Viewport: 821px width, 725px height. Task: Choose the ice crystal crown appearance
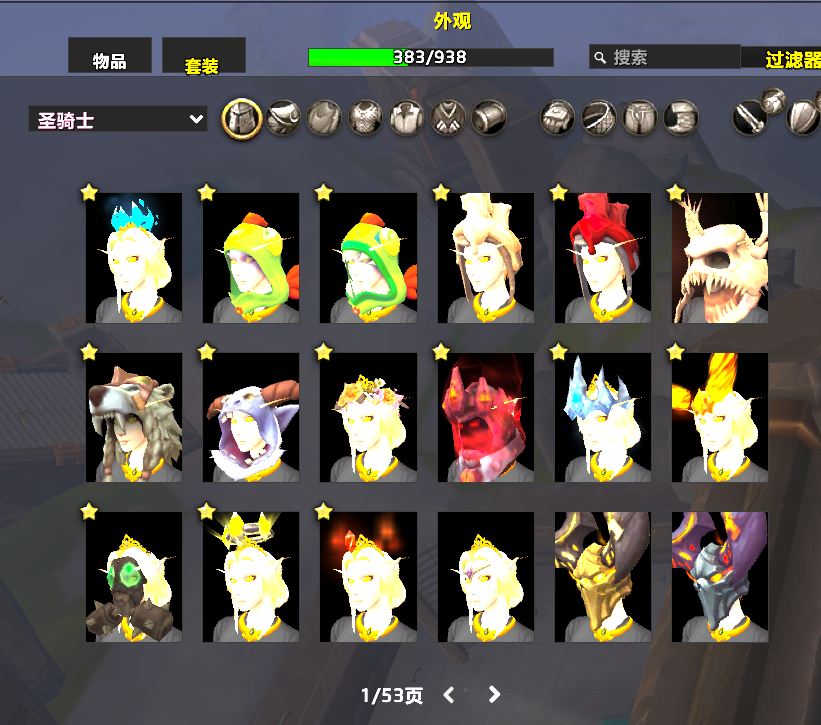603,417
